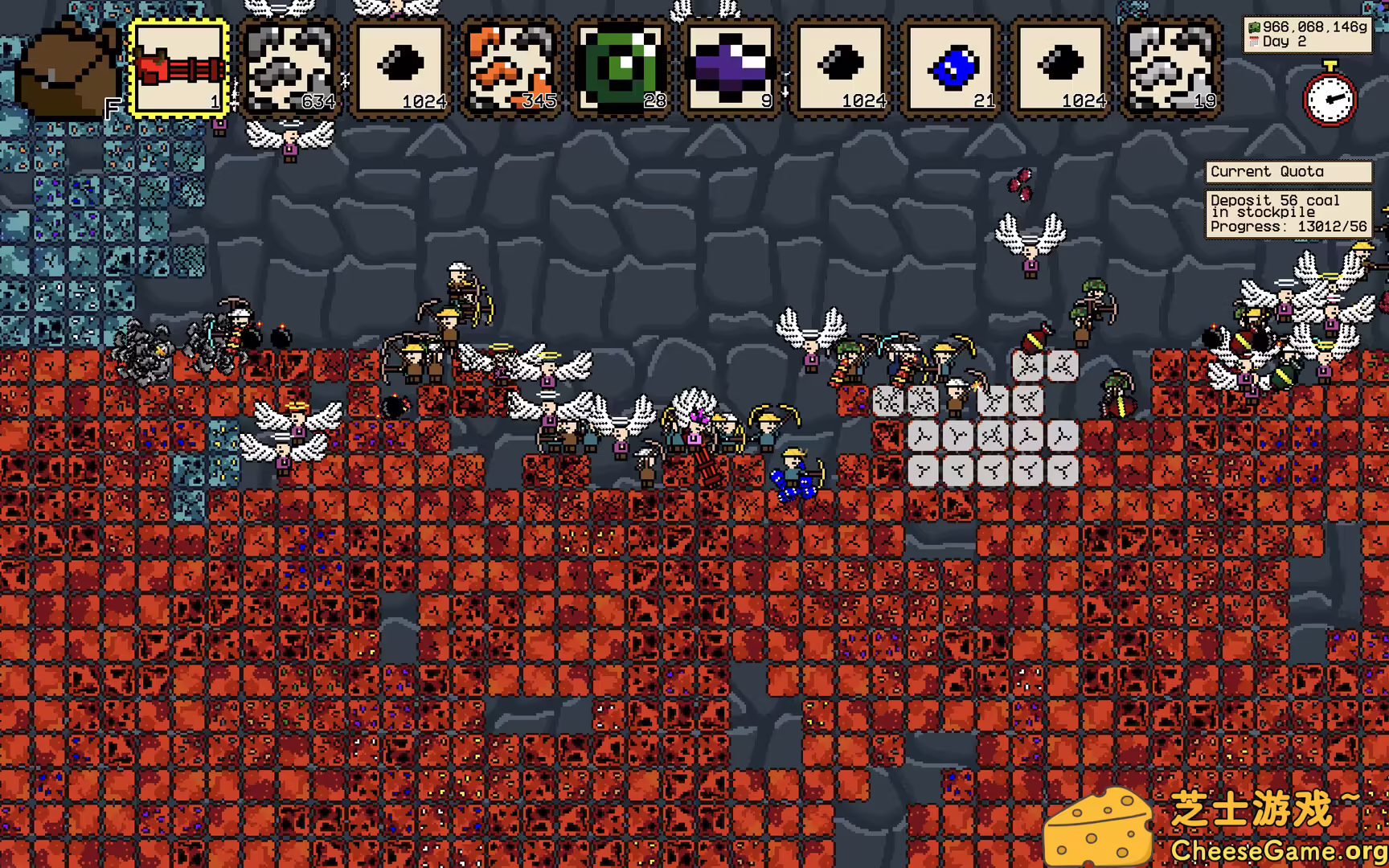Pick the purple ore slot with 9

[x=731, y=68]
